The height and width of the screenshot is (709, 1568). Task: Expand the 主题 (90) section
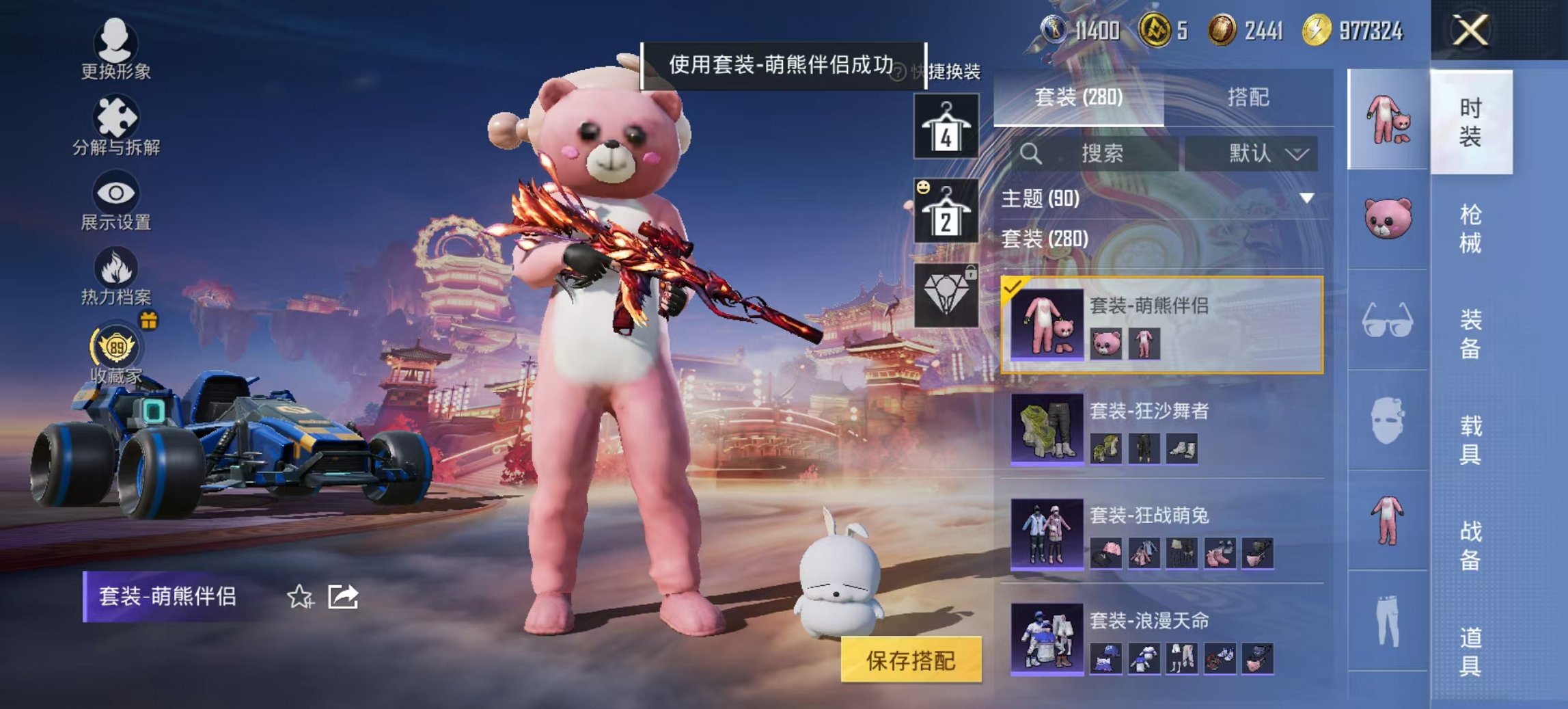coord(1307,197)
